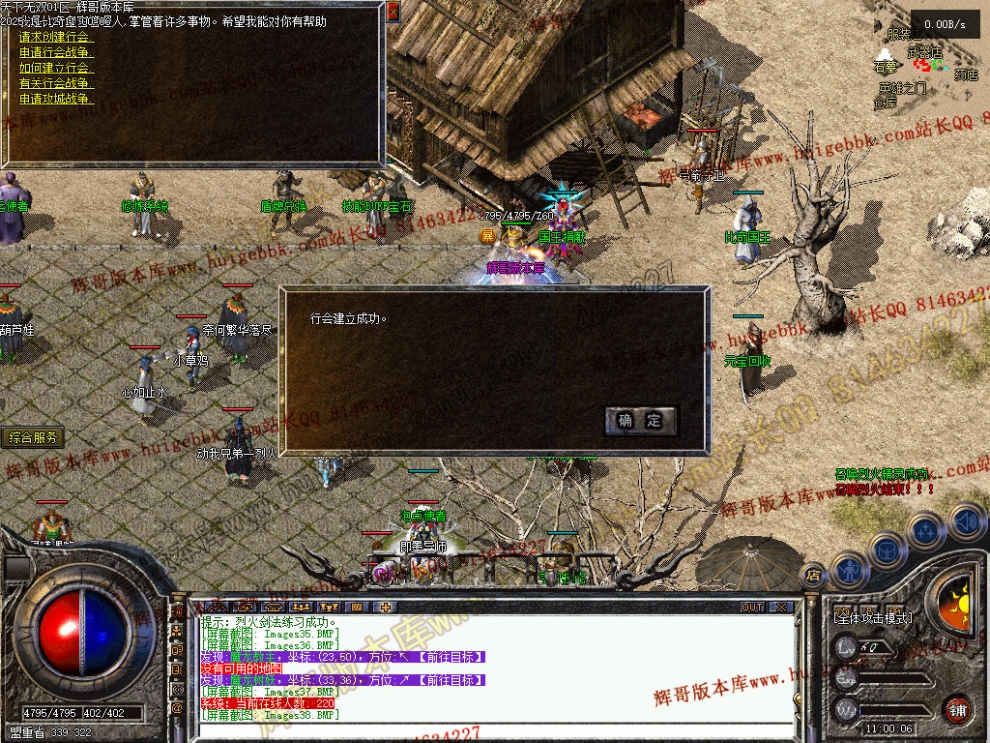Viewport: 990px width, 743px height.
Task: Choose the 申请行会战争 dialogue option
Action: click(57, 52)
